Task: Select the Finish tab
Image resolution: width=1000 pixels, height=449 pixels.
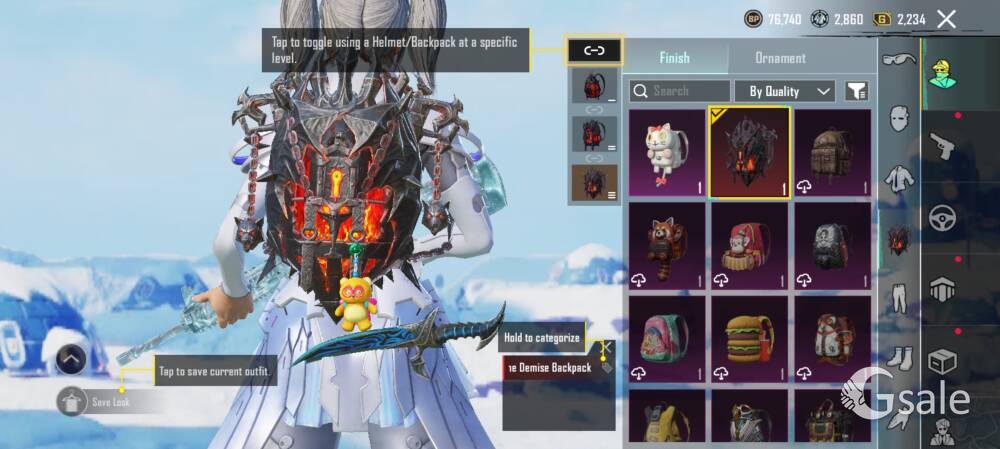Action: pyautogui.click(x=674, y=58)
